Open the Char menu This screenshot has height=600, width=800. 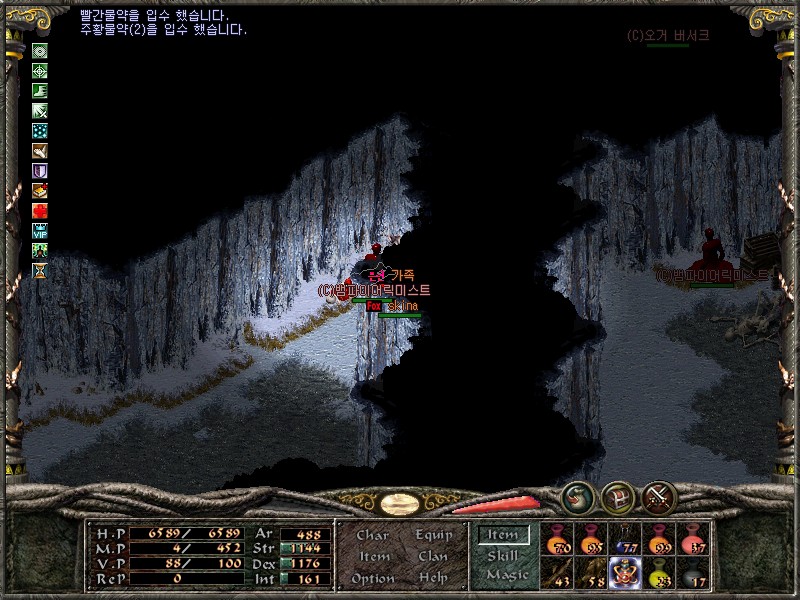[372, 535]
